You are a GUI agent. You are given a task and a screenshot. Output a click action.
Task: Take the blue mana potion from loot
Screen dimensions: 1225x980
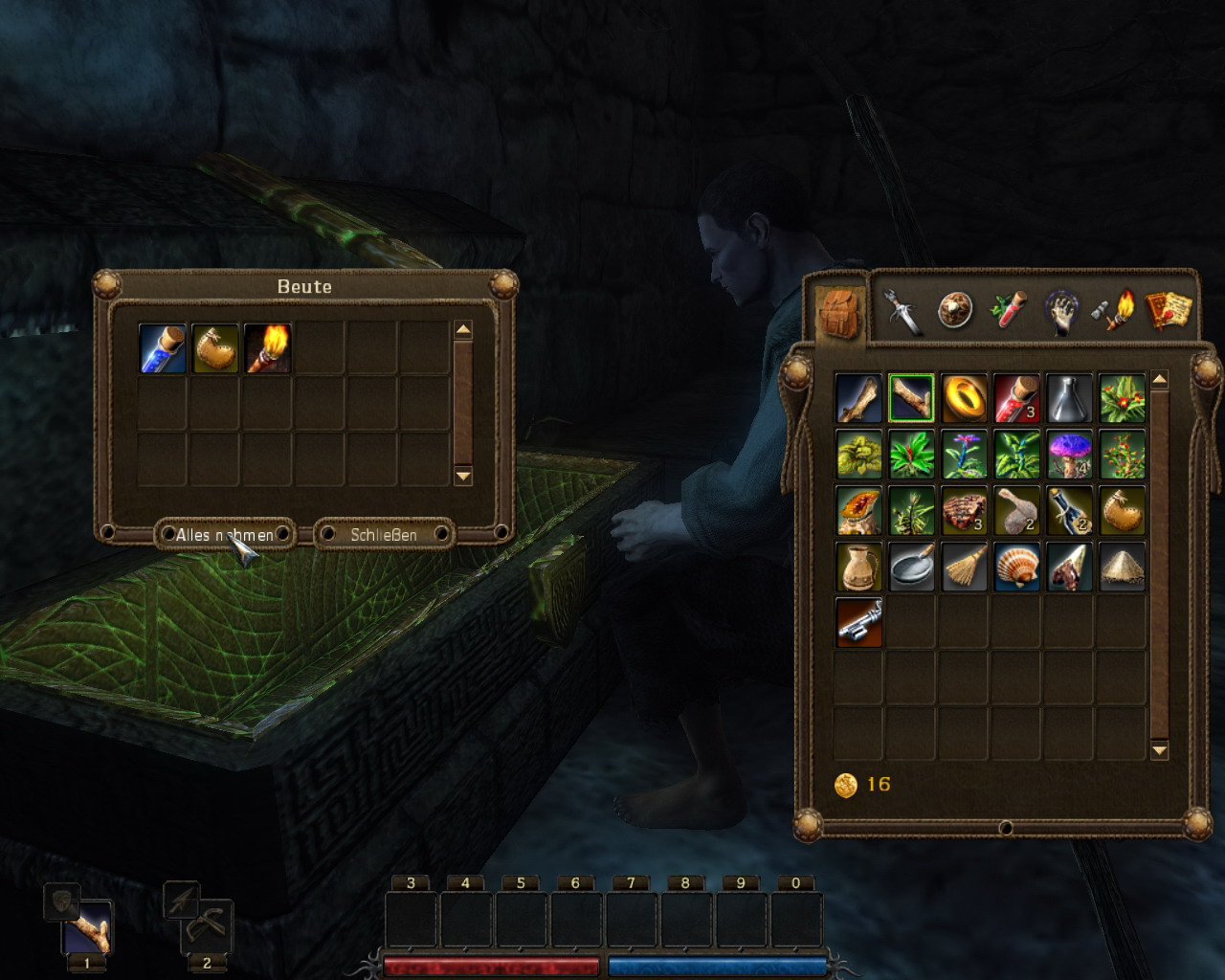(162, 347)
